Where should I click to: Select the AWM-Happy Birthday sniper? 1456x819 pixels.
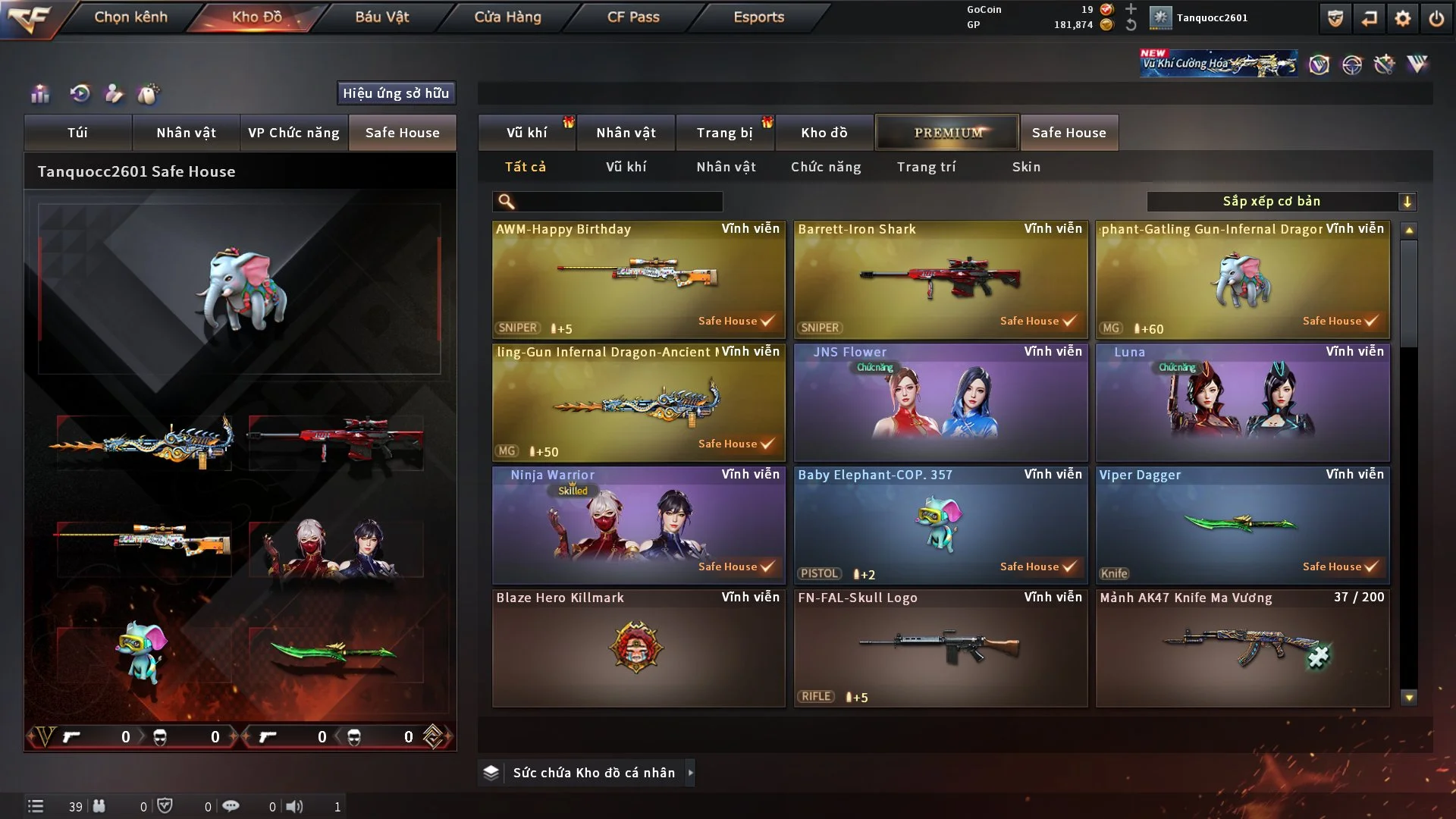(x=639, y=279)
